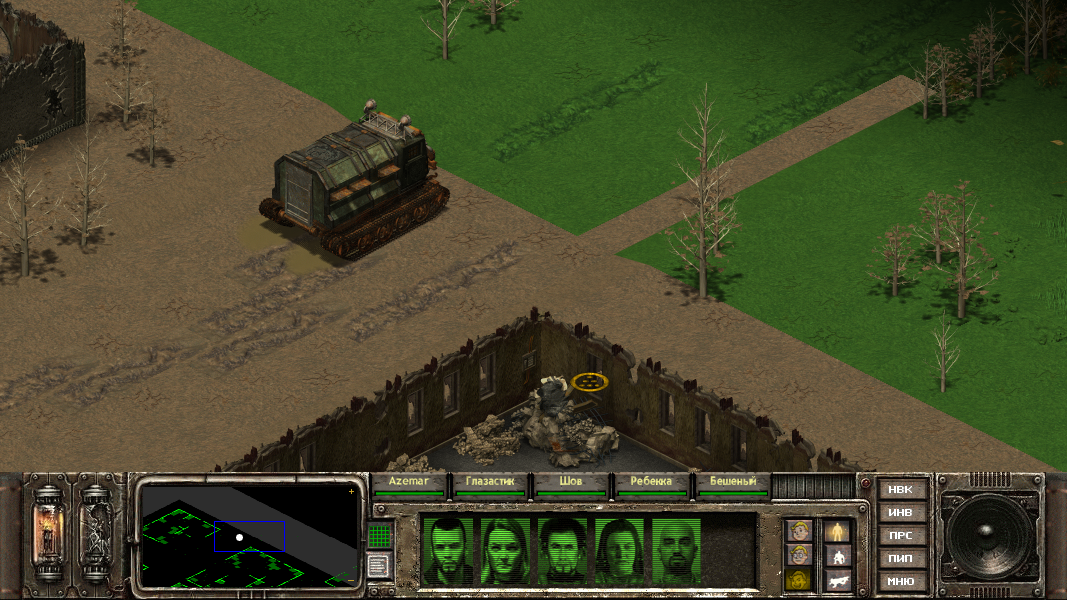Click Шов's green portrait

tap(564, 549)
